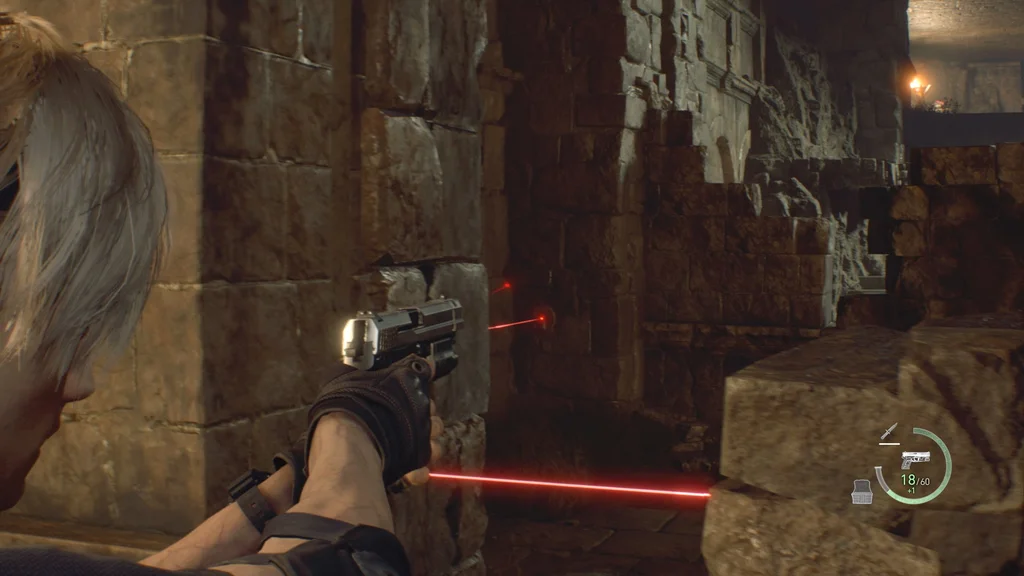
Task: Click the combat knife icon
Action: tap(887, 433)
